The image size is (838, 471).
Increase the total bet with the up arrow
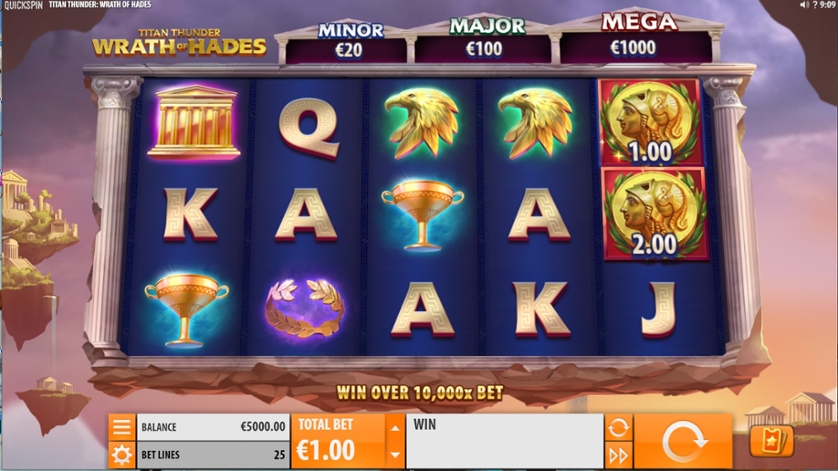point(395,428)
